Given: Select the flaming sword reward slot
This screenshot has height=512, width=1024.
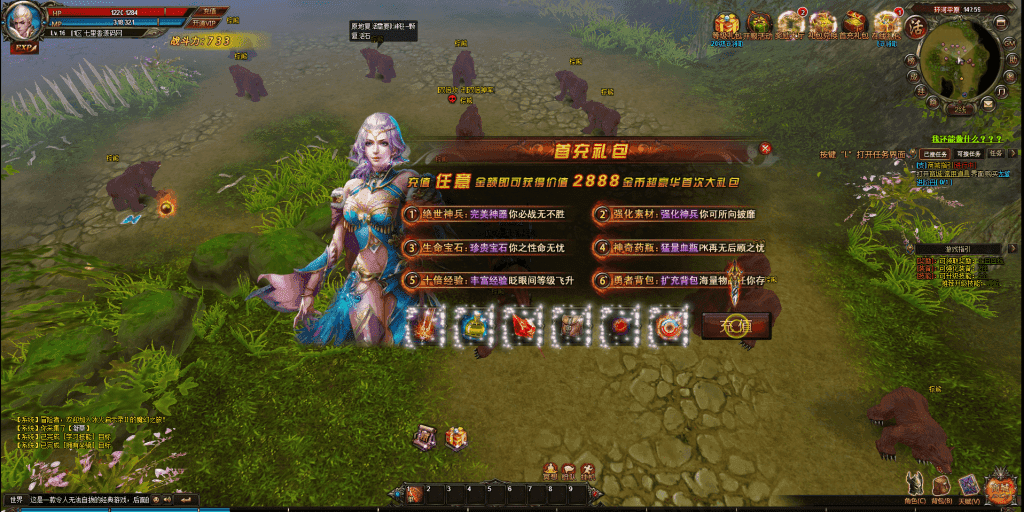Looking at the screenshot, I should coord(428,325).
